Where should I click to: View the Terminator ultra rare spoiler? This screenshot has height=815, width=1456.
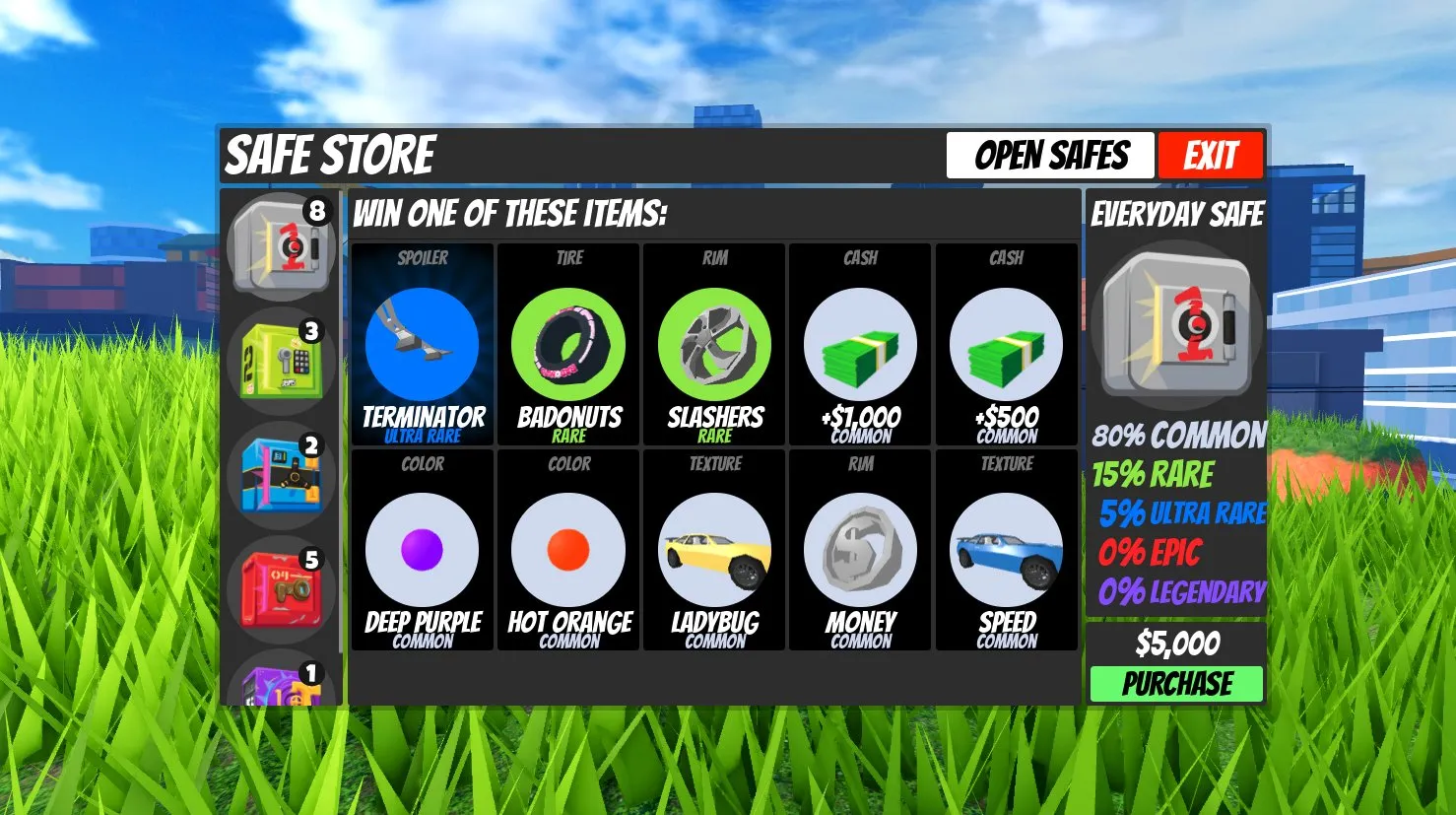(x=423, y=345)
